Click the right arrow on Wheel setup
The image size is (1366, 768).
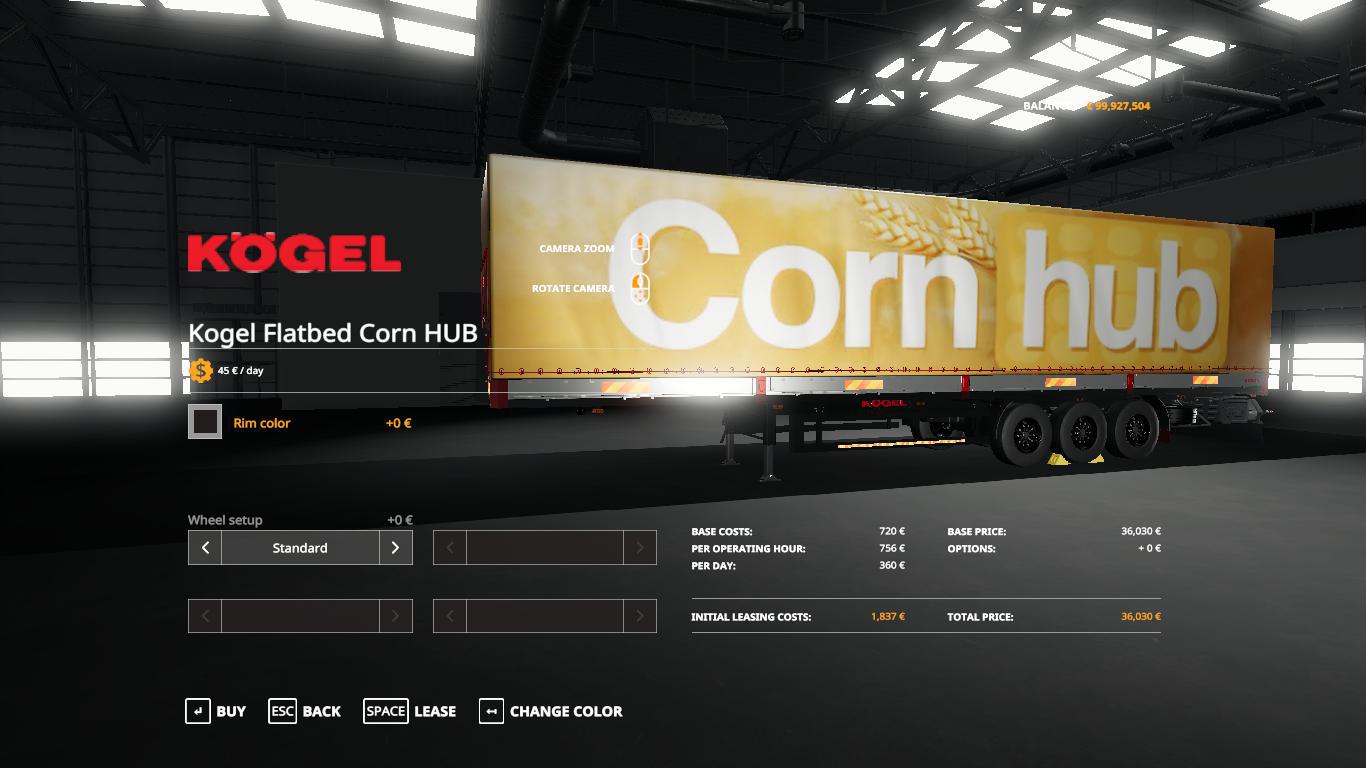click(x=396, y=547)
